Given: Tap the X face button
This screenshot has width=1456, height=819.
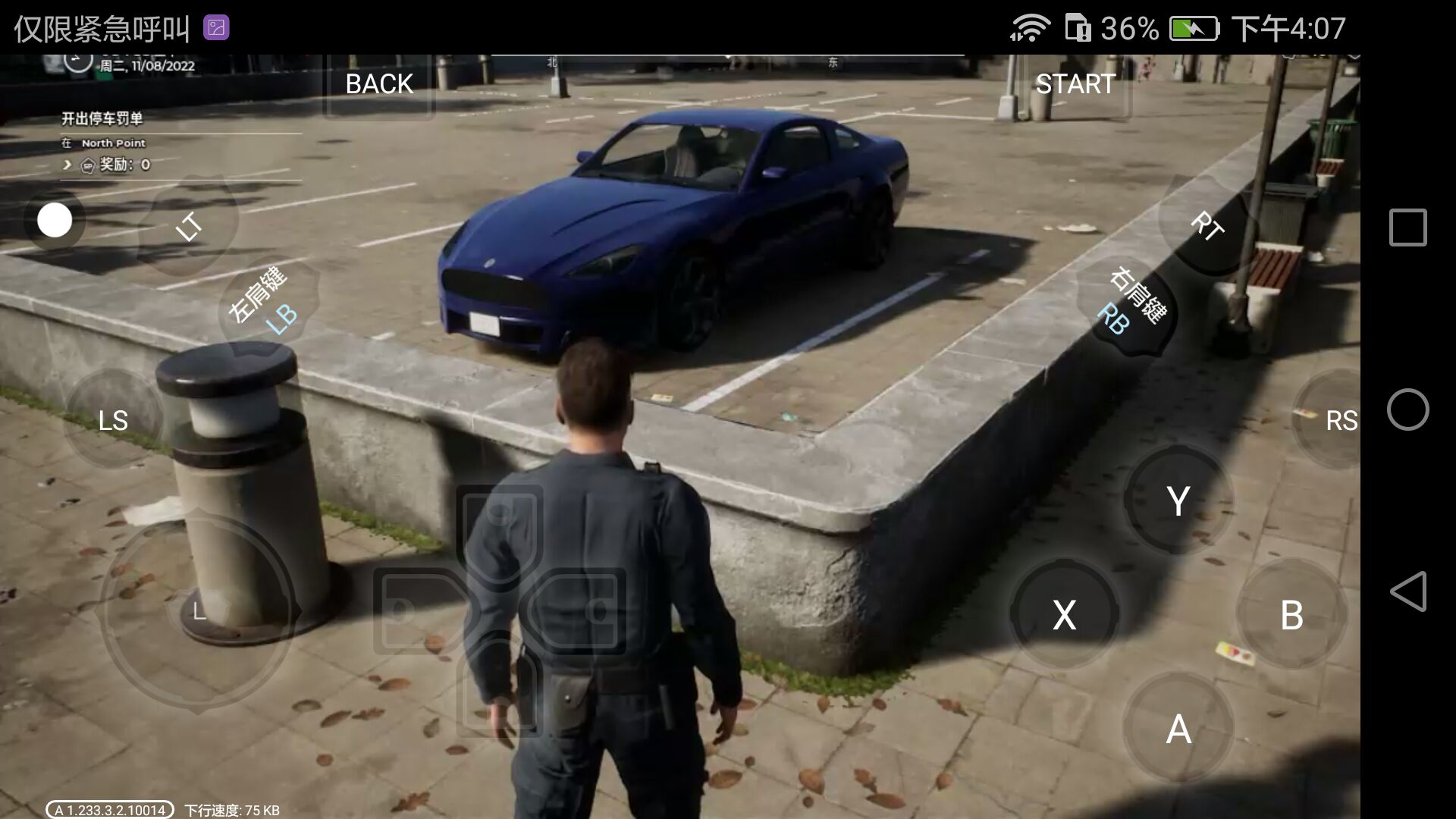Looking at the screenshot, I should pos(1064,614).
